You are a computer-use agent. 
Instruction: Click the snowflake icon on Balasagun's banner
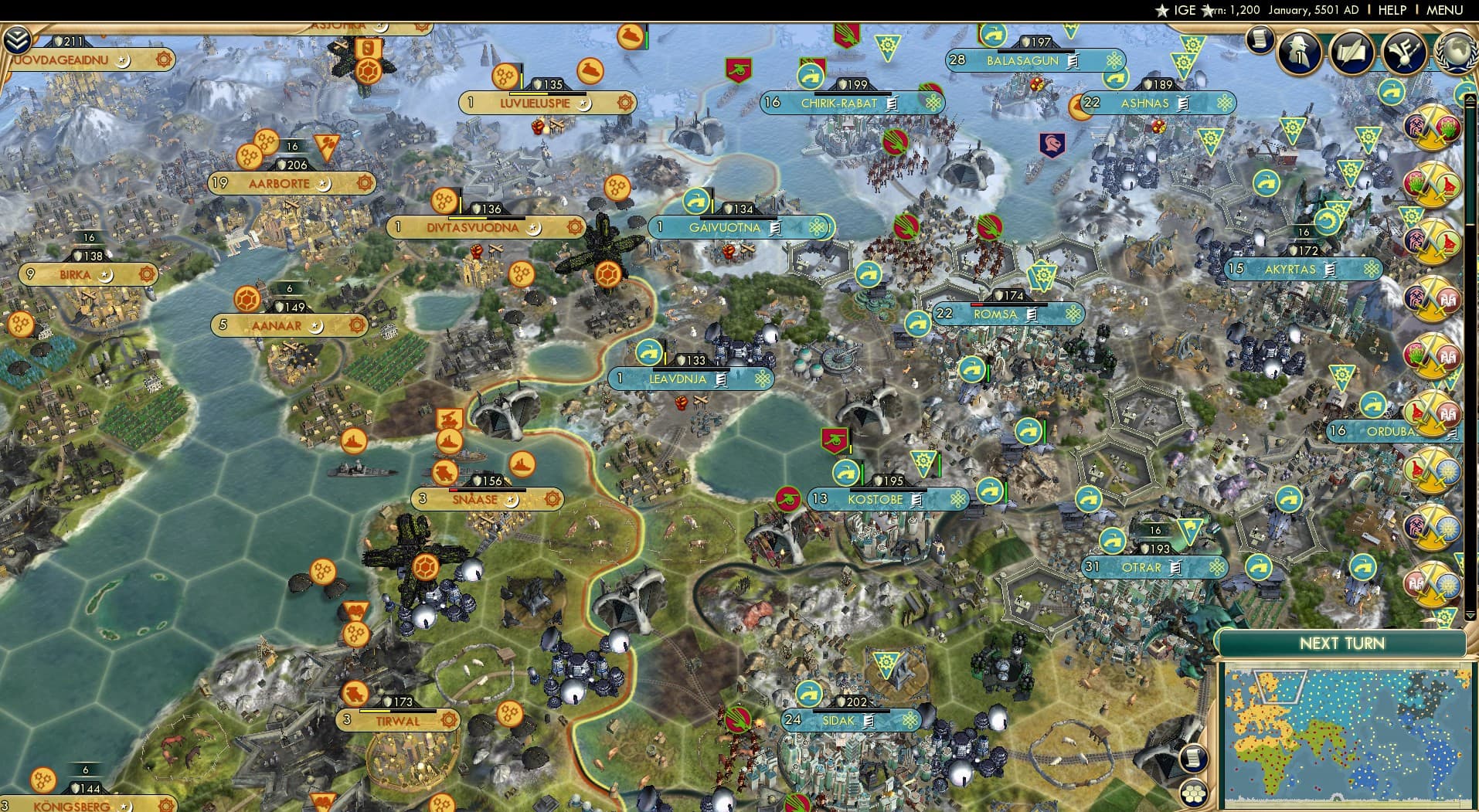click(1113, 59)
